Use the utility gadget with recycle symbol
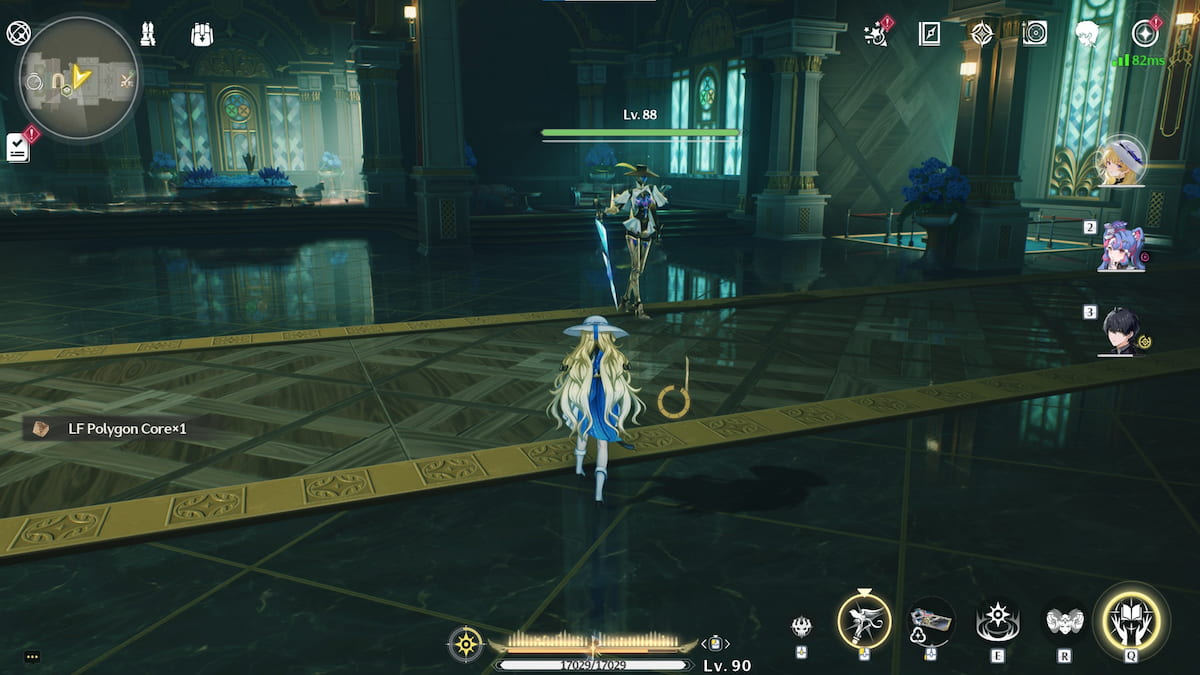Image resolution: width=1200 pixels, height=675 pixels. (x=930, y=622)
